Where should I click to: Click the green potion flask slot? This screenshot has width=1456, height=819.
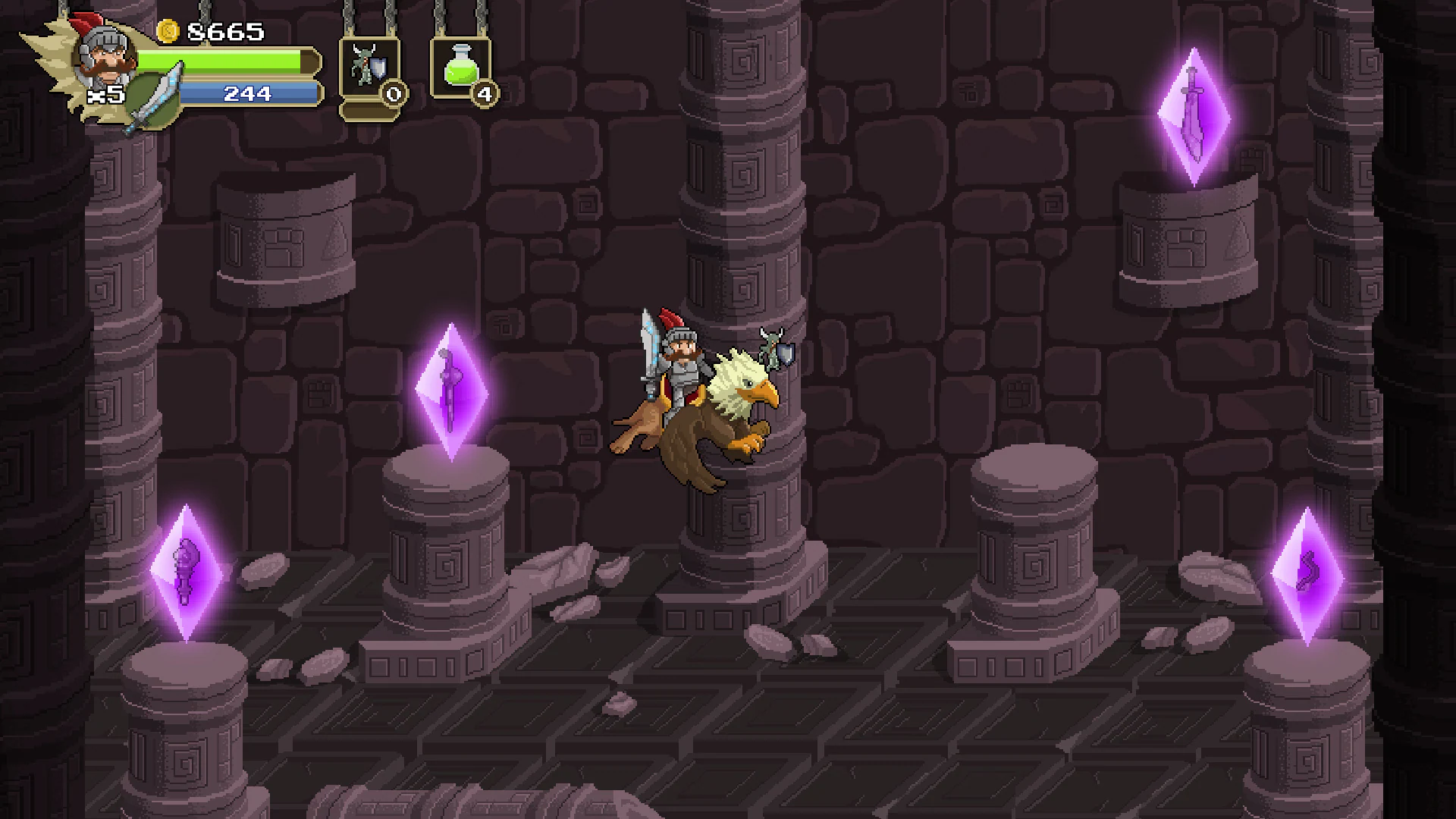pyautogui.click(x=461, y=67)
